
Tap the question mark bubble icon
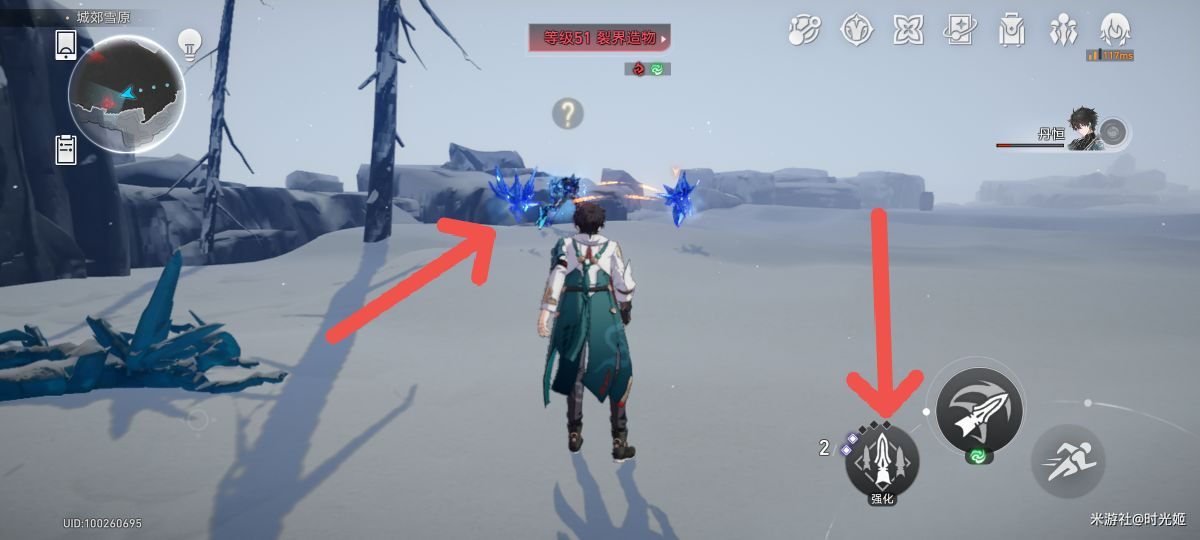coord(567,114)
